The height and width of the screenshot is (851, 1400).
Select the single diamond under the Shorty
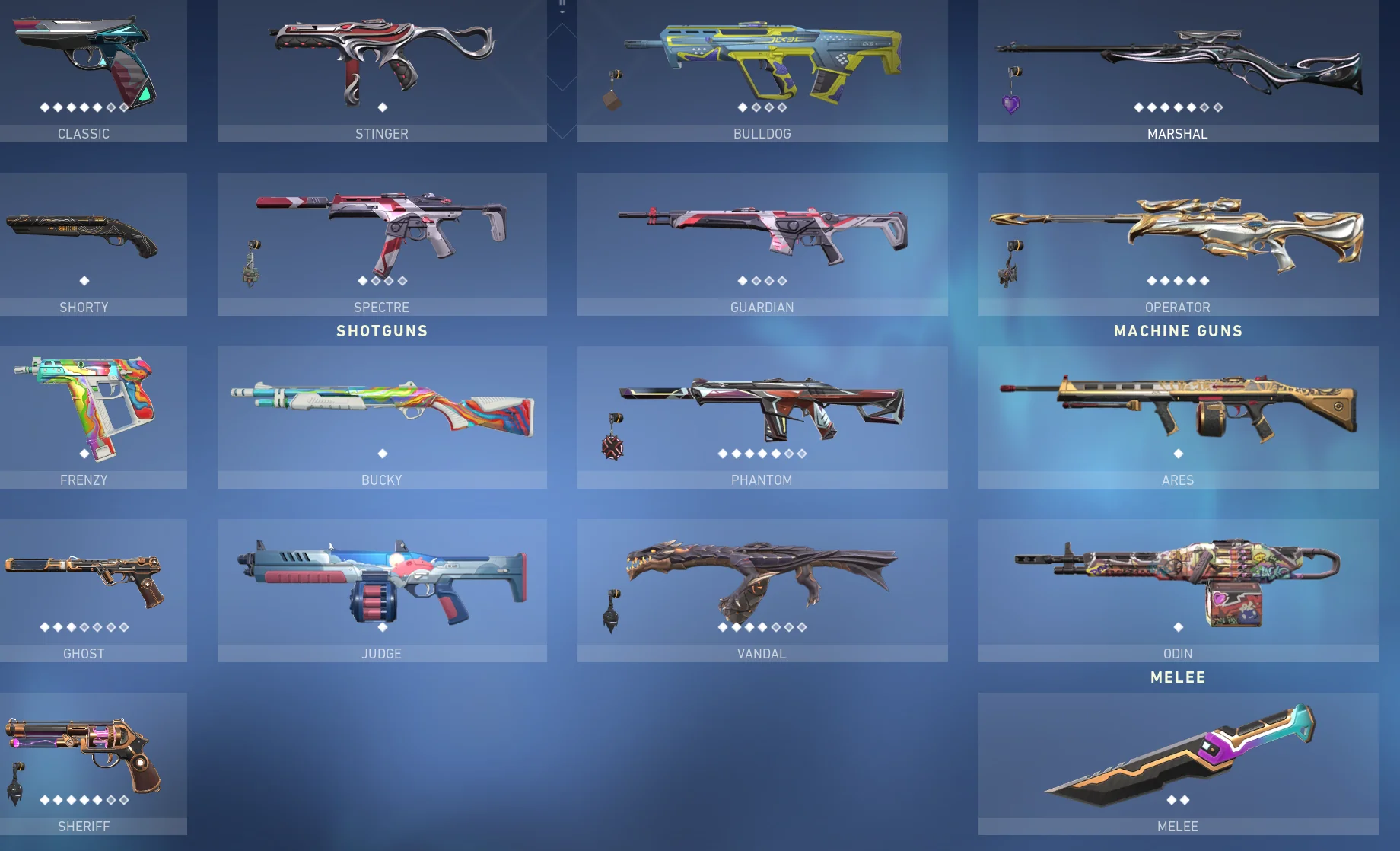click(84, 280)
